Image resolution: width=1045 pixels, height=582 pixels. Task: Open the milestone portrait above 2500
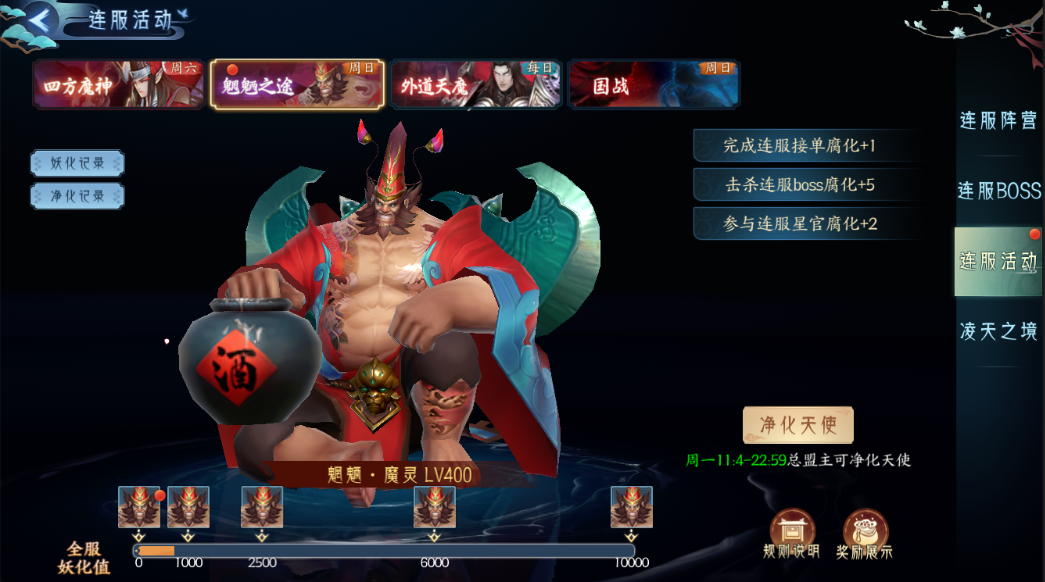coord(262,507)
